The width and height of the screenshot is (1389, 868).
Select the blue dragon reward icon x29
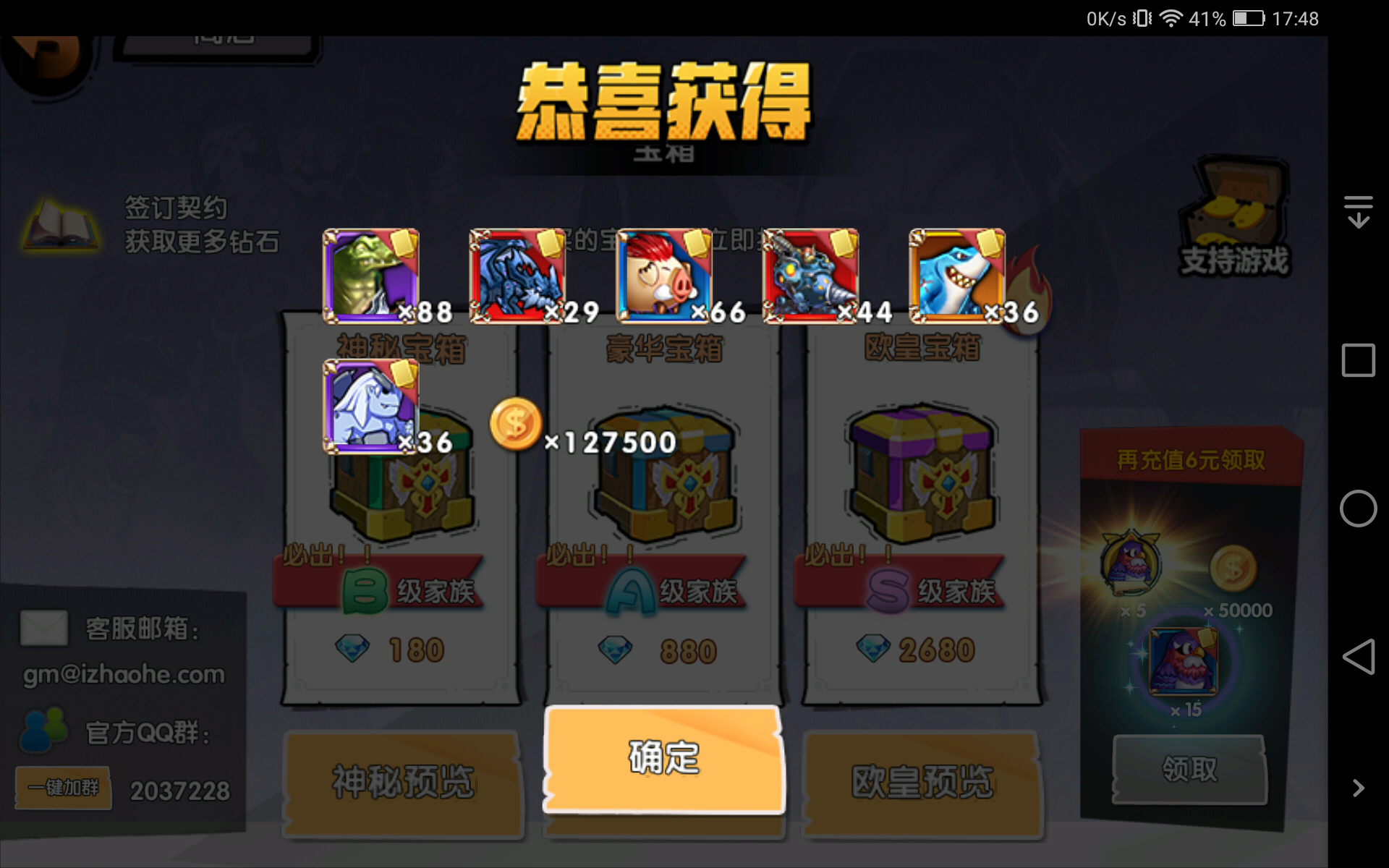(x=517, y=275)
